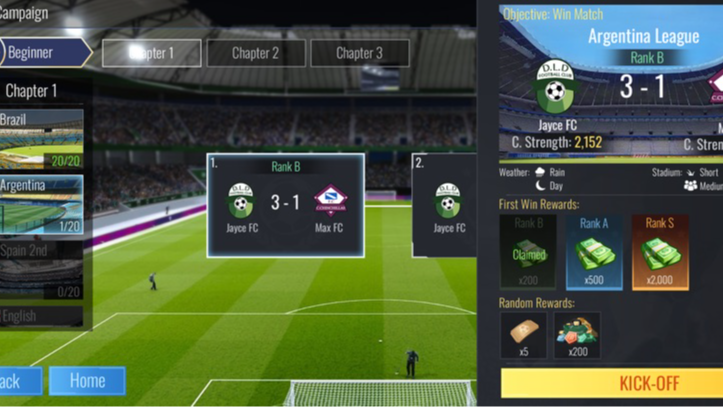Open the Chapter 2 tab
This screenshot has height=407, width=723.
[256, 53]
